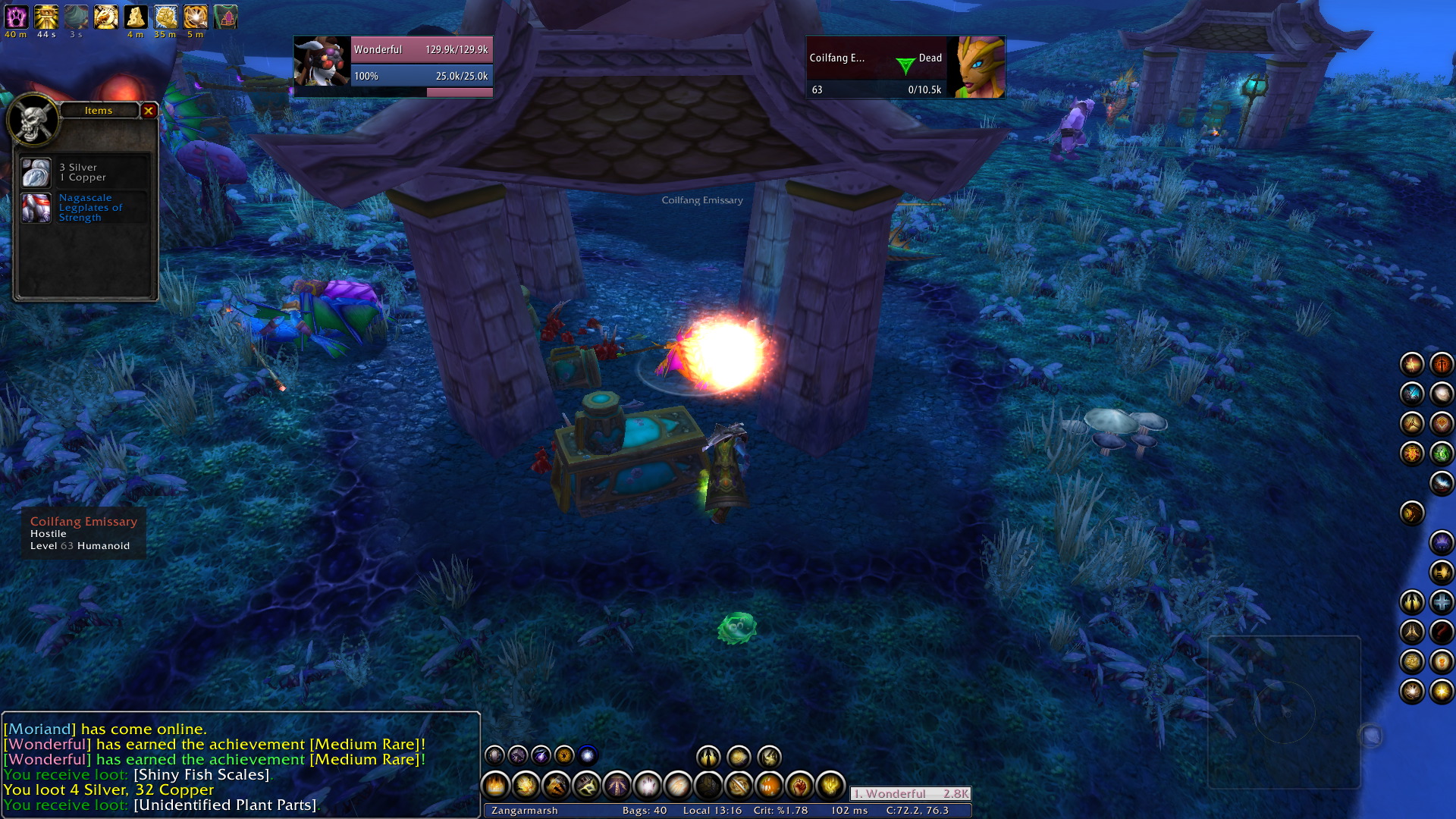Viewport: 1456px width, 819px height.
Task: Click the cheese wedge buff icon
Action: (136, 17)
